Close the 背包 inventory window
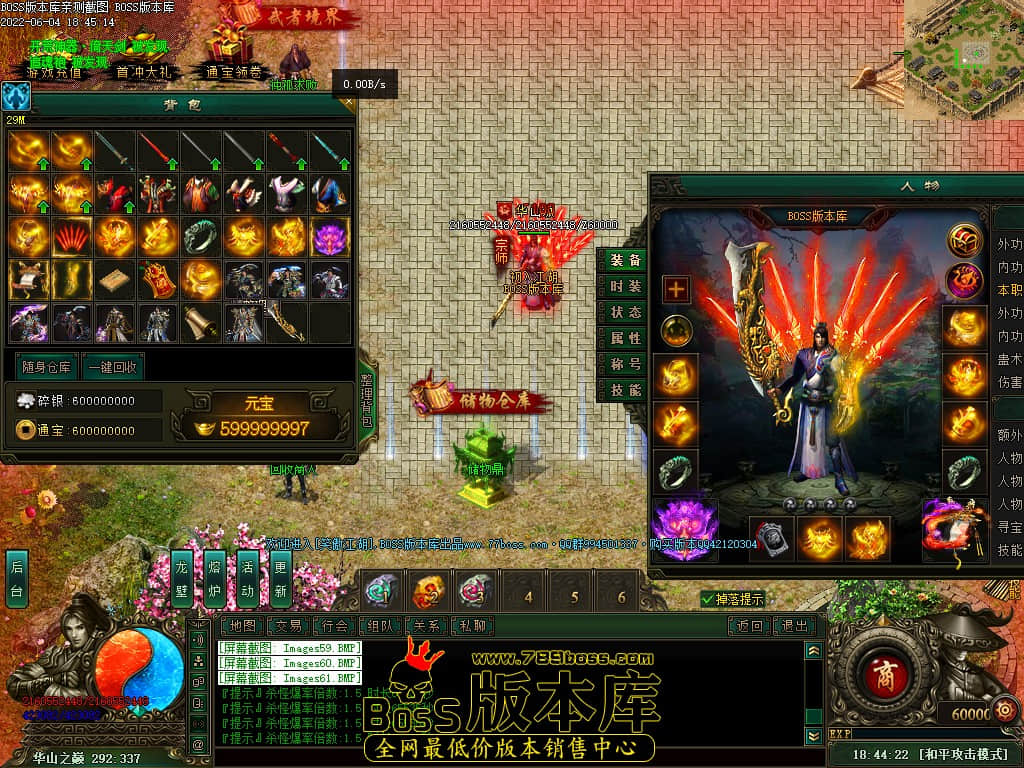This screenshot has height=768, width=1024. [348, 101]
